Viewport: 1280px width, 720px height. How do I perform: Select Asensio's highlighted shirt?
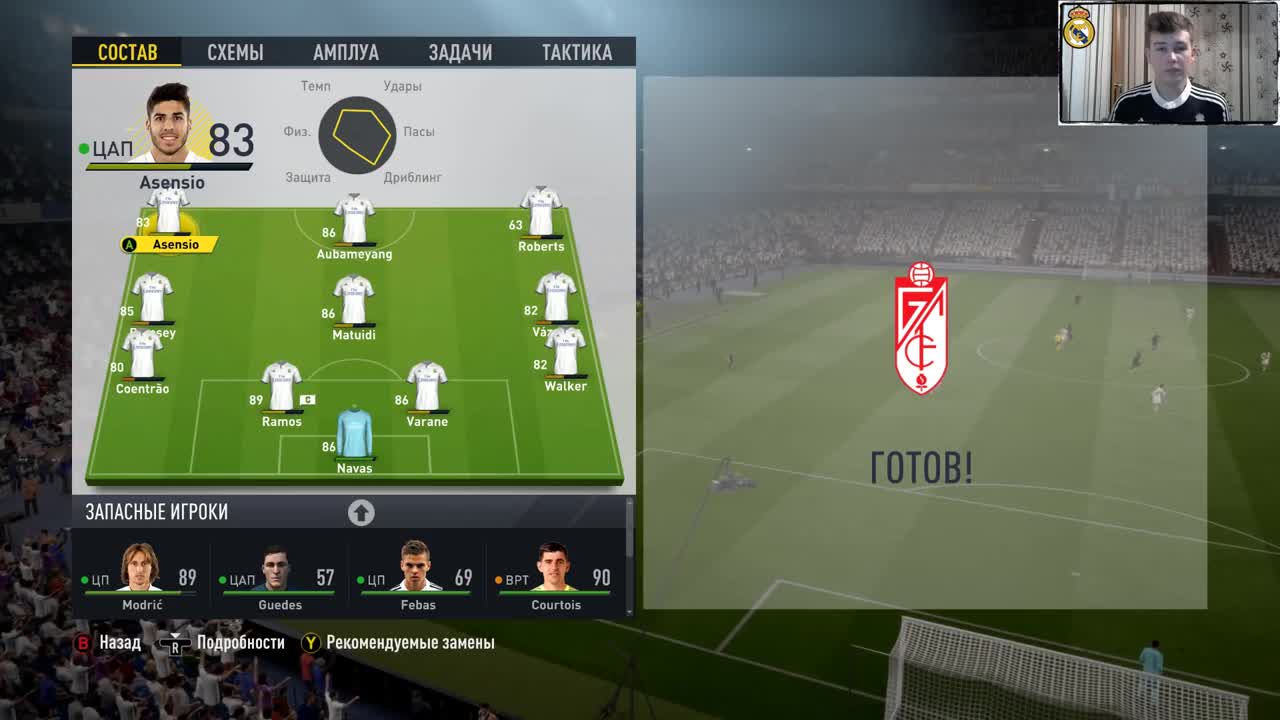click(168, 212)
